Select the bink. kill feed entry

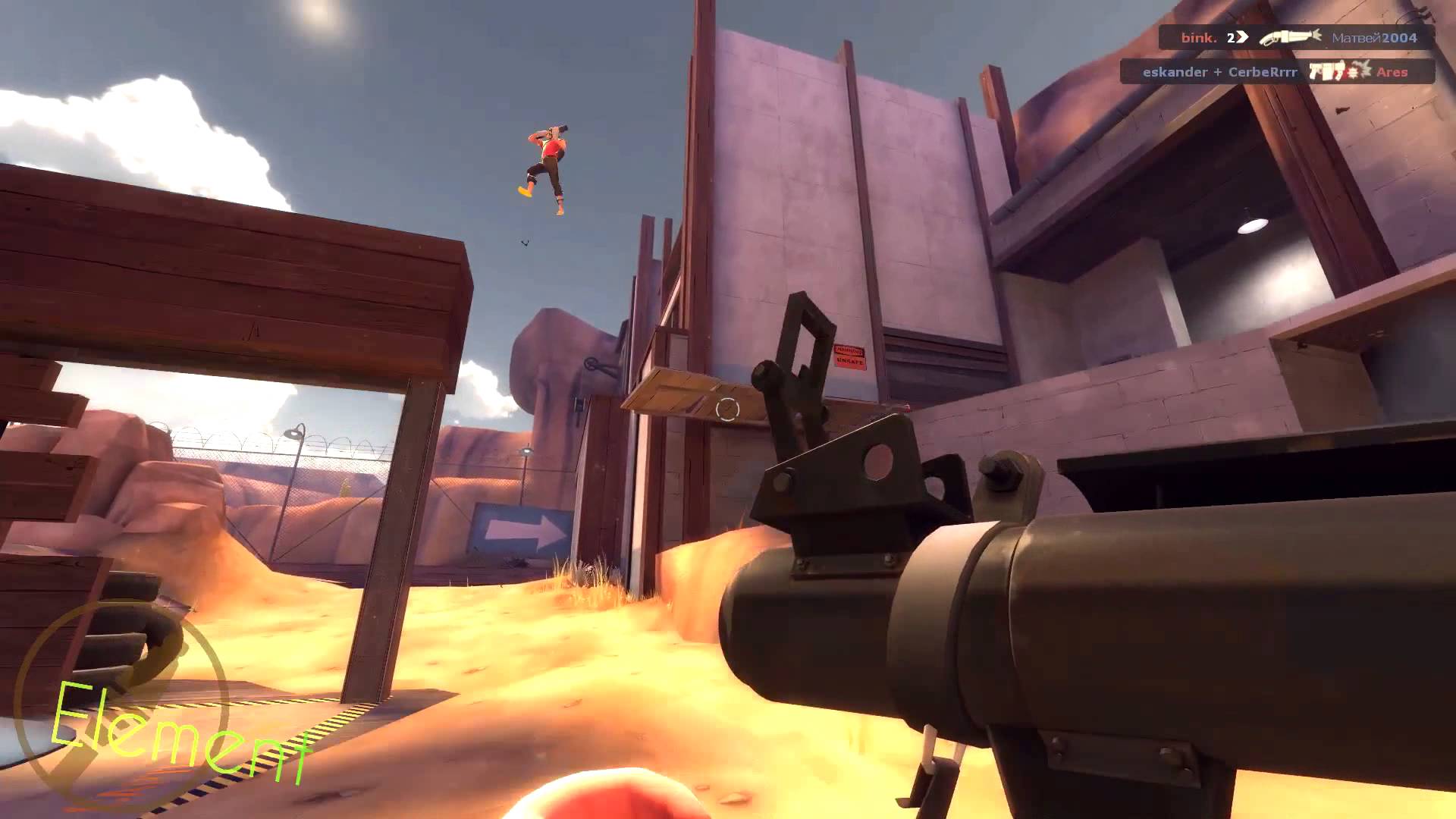click(1297, 37)
